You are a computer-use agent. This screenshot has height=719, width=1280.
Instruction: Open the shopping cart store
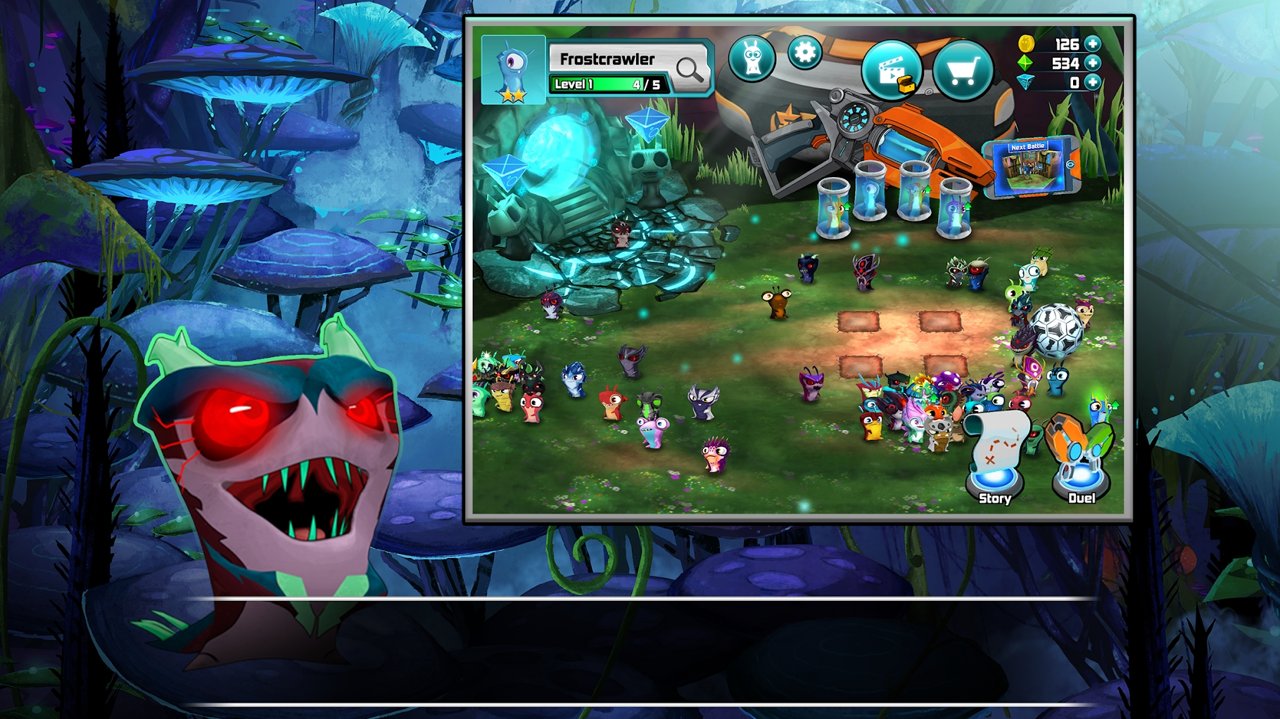[x=963, y=70]
